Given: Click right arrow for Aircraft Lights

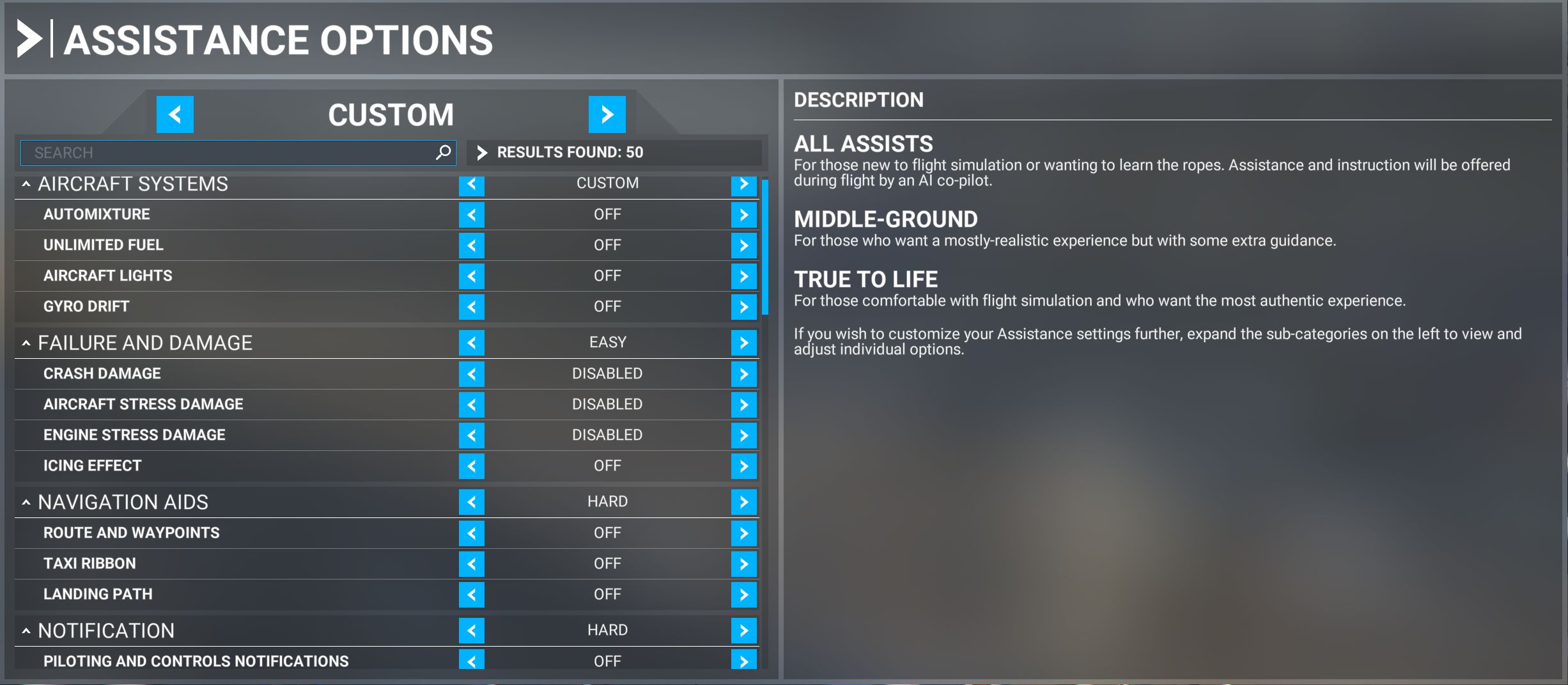Looking at the screenshot, I should (x=743, y=276).
